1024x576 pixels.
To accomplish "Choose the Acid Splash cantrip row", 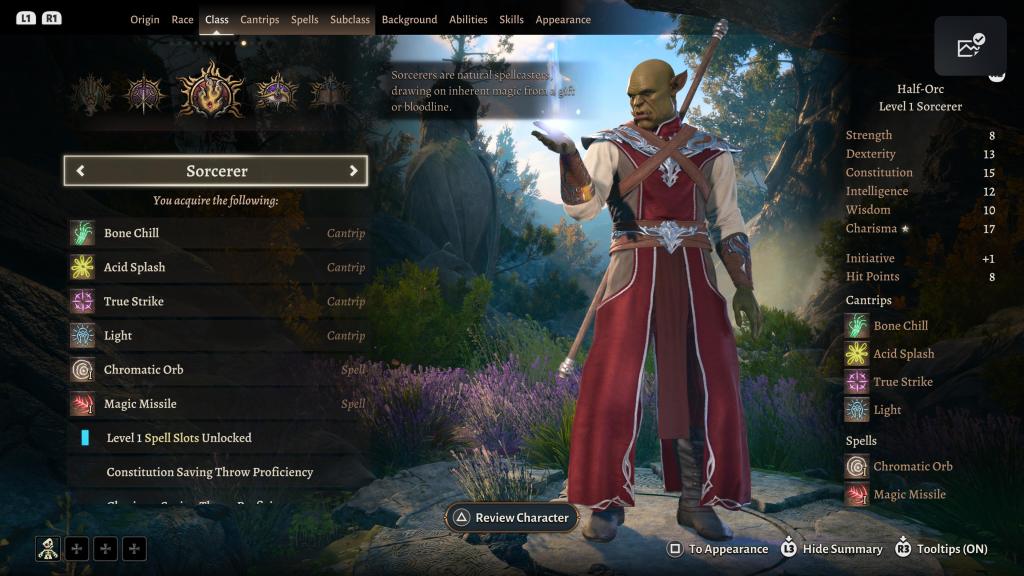I will point(217,267).
